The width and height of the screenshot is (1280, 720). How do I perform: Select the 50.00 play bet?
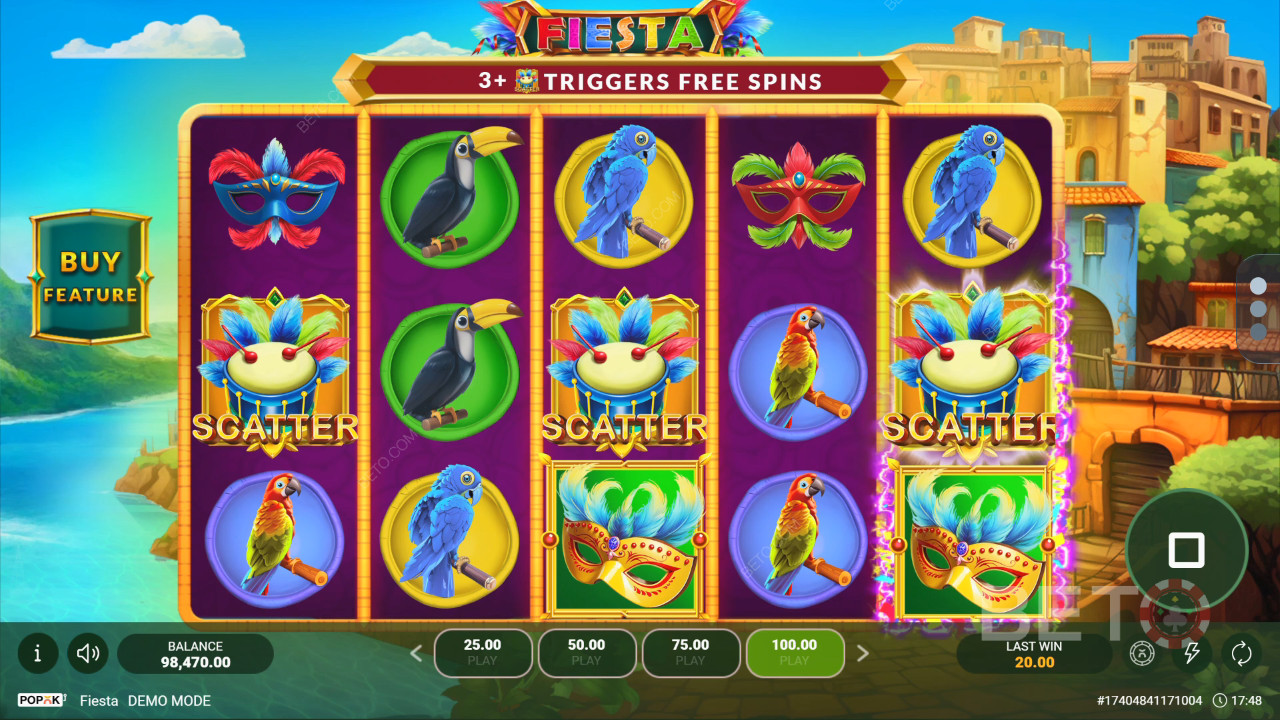[586, 653]
